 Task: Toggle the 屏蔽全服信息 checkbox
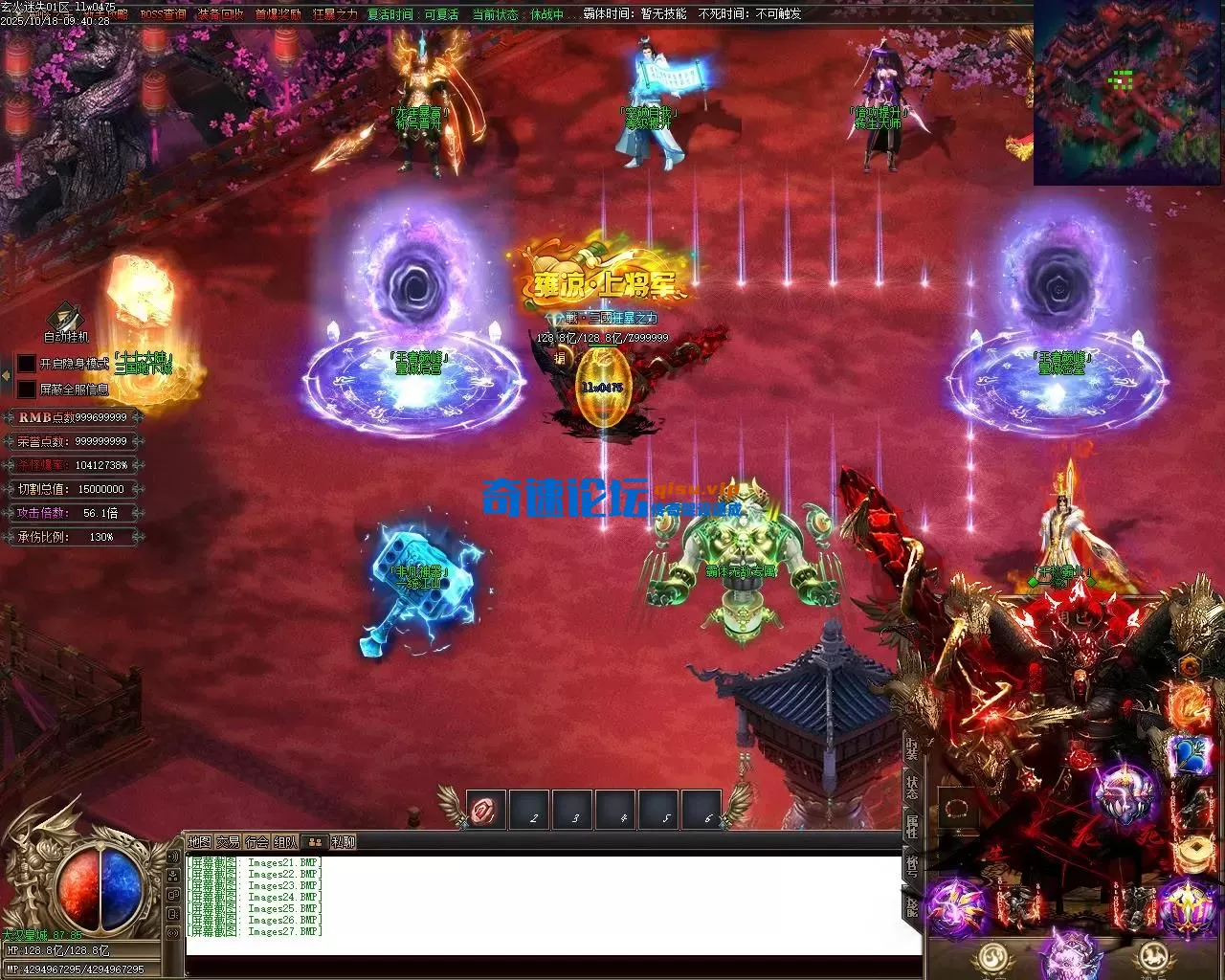[x=26, y=390]
